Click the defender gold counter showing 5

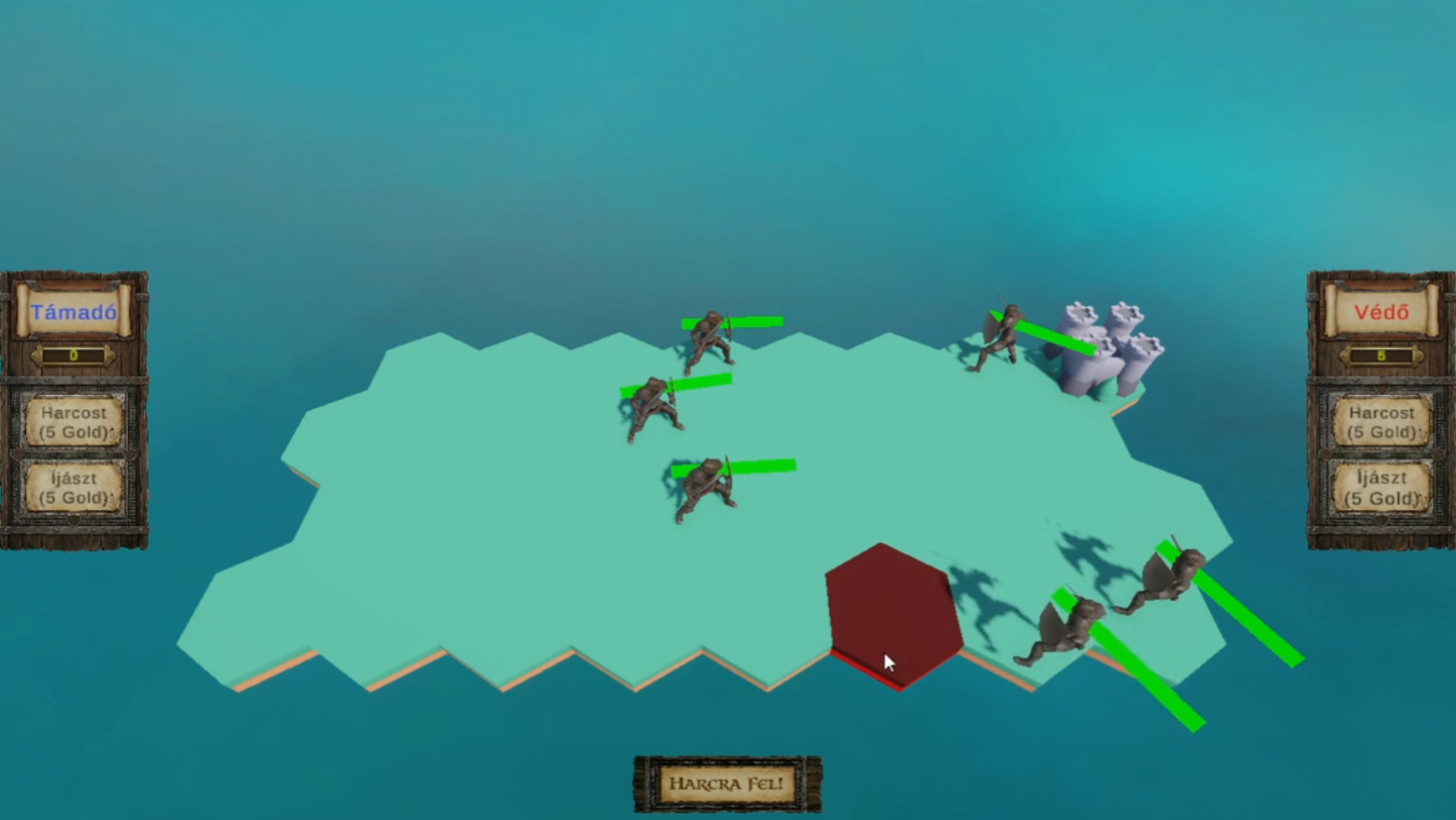[1380, 355]
